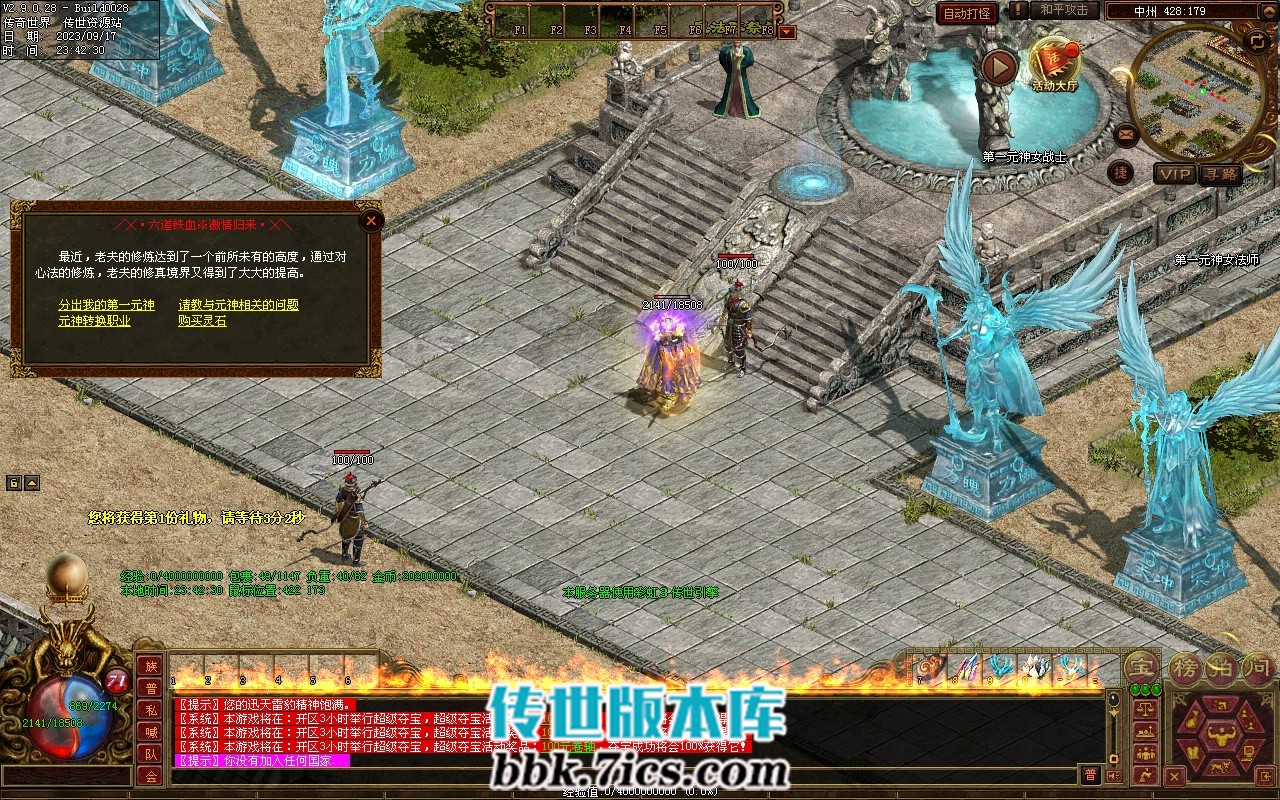The width and height of the screenshot is (1280, 800).
Task: Open the mail envelope icon
Action: click(x=1126, y=134)
